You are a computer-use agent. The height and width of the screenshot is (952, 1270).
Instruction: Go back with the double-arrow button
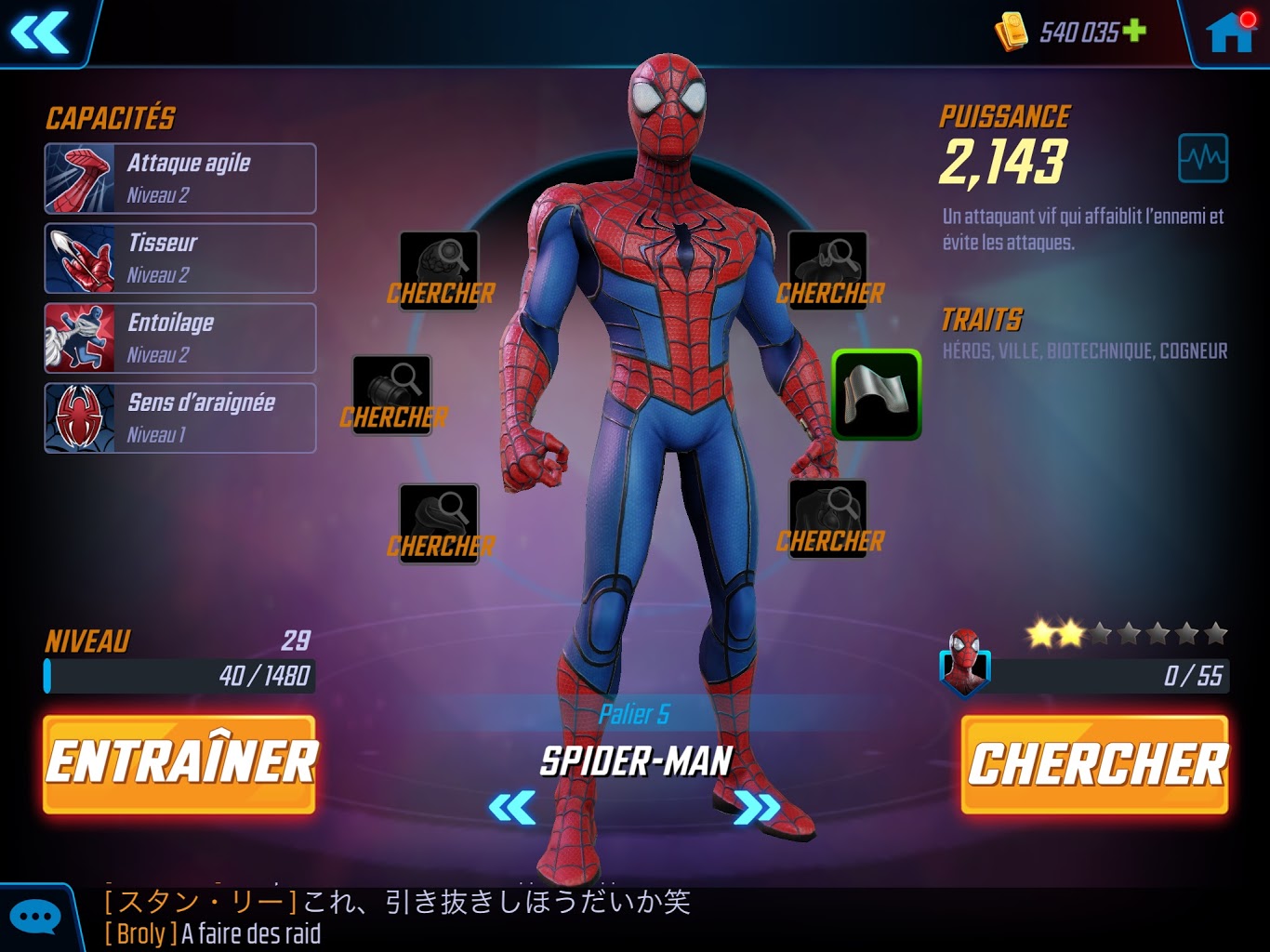click(40, 33)
